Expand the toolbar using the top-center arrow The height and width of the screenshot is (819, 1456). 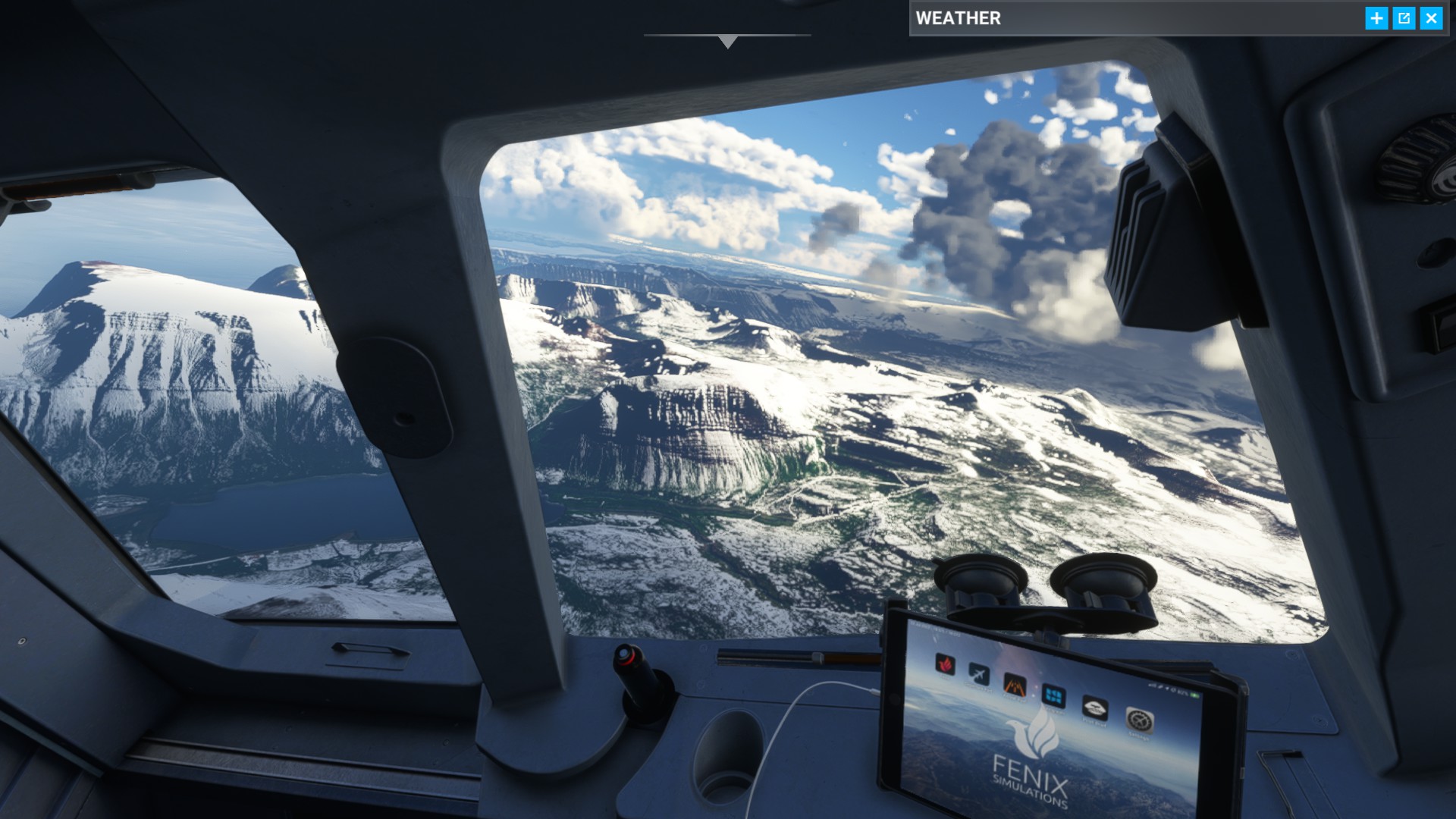[x=728, y=39]
